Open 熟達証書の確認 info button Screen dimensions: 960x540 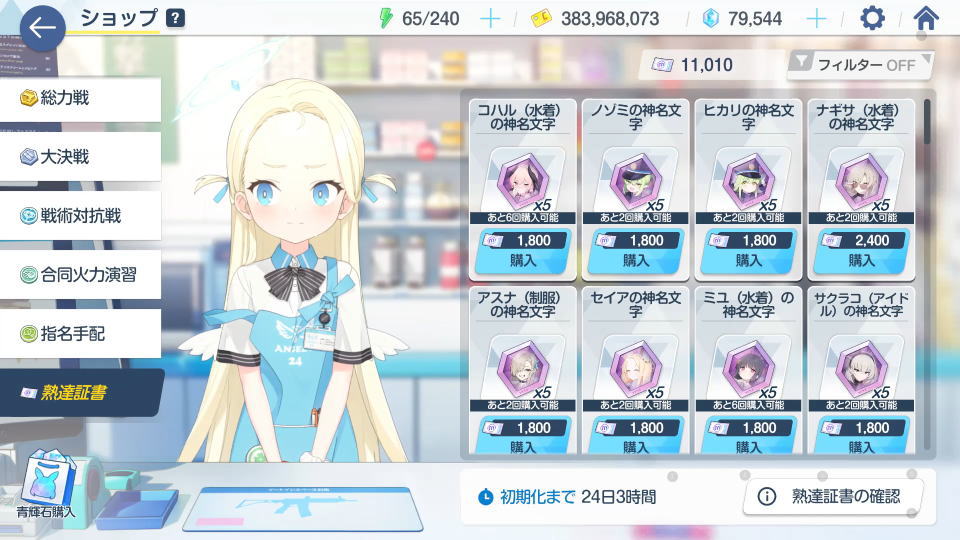click(x=832, y=496)
